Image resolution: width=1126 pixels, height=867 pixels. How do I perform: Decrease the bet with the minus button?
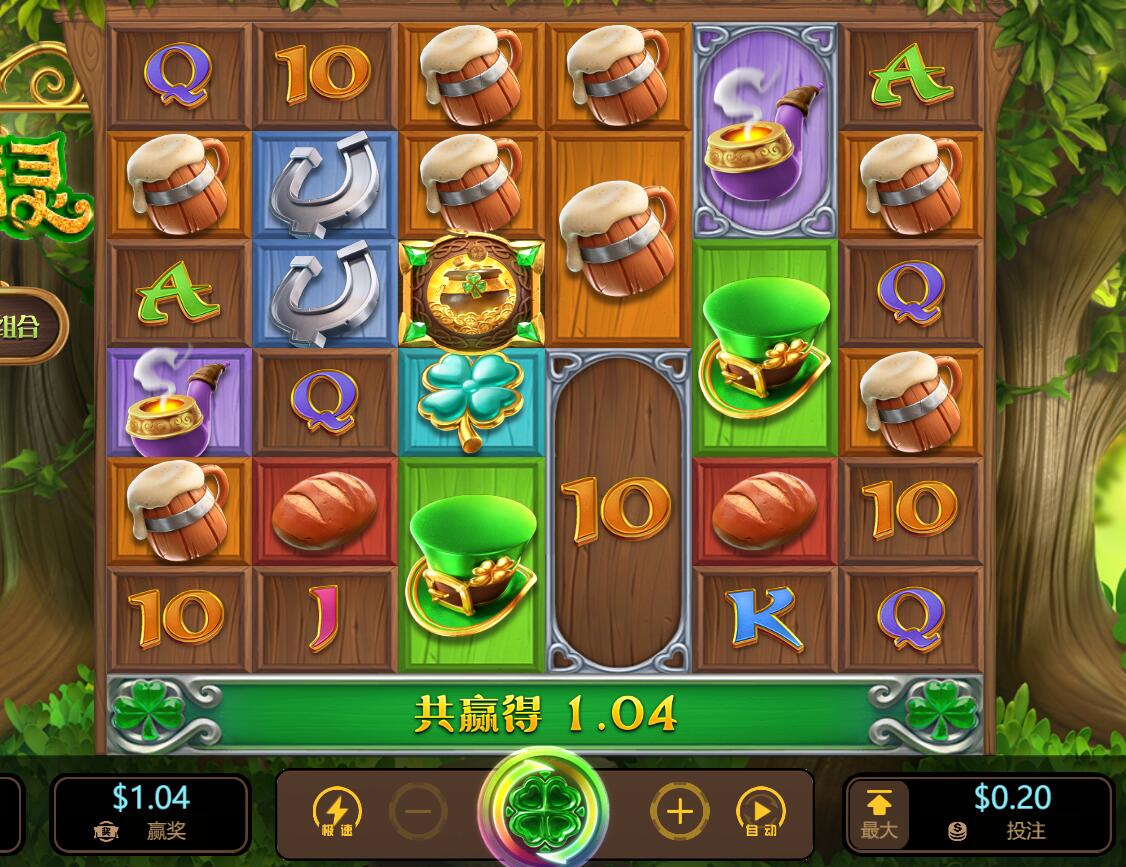[418, 811]
